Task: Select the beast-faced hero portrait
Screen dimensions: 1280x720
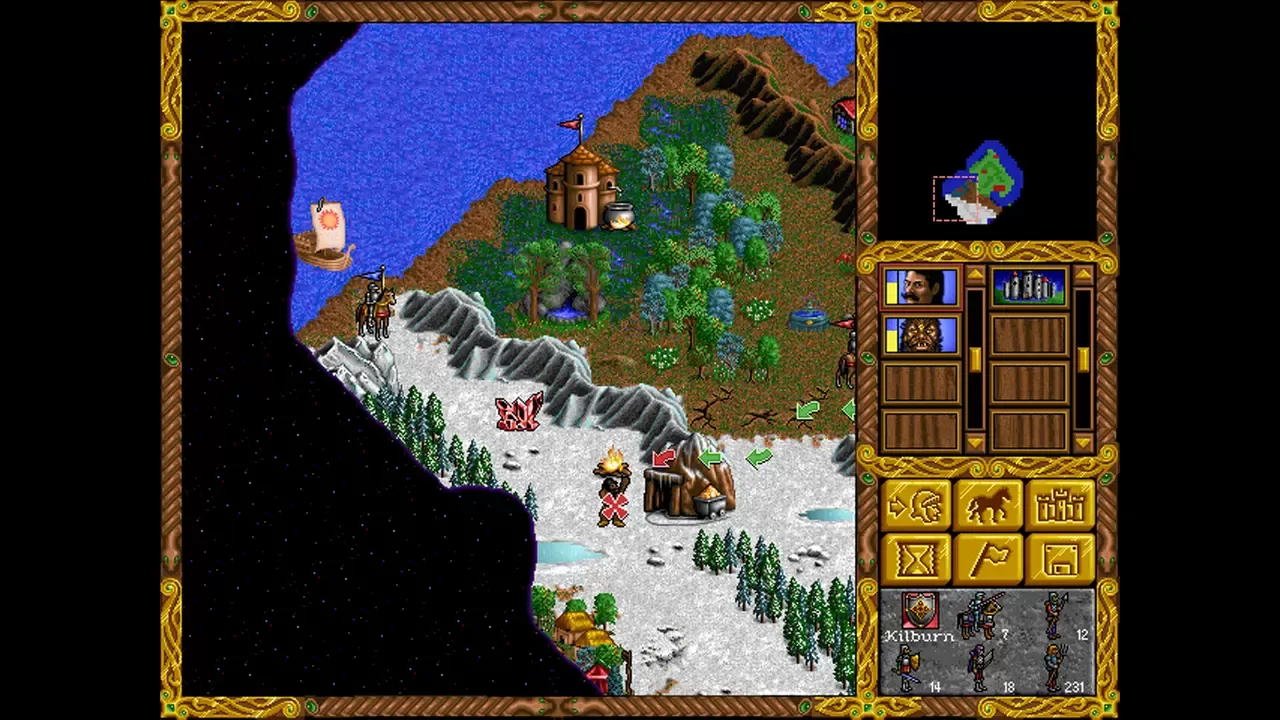Action: (x=921, y=336)
